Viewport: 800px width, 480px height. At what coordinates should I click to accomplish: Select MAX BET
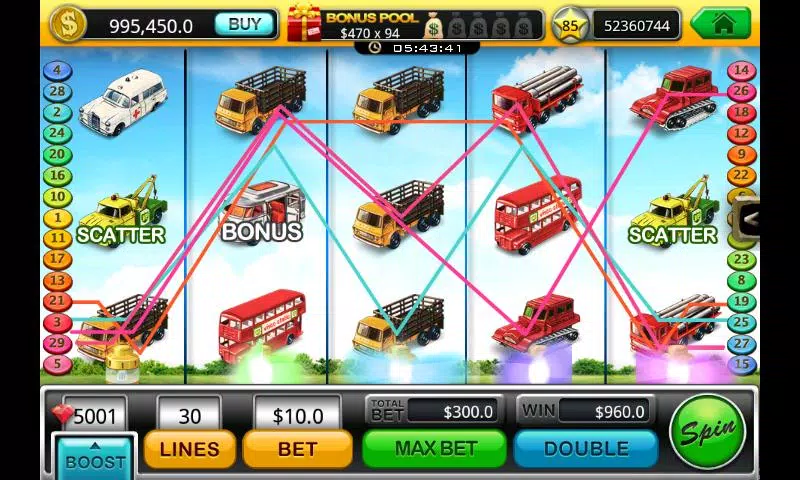point(433,448)
